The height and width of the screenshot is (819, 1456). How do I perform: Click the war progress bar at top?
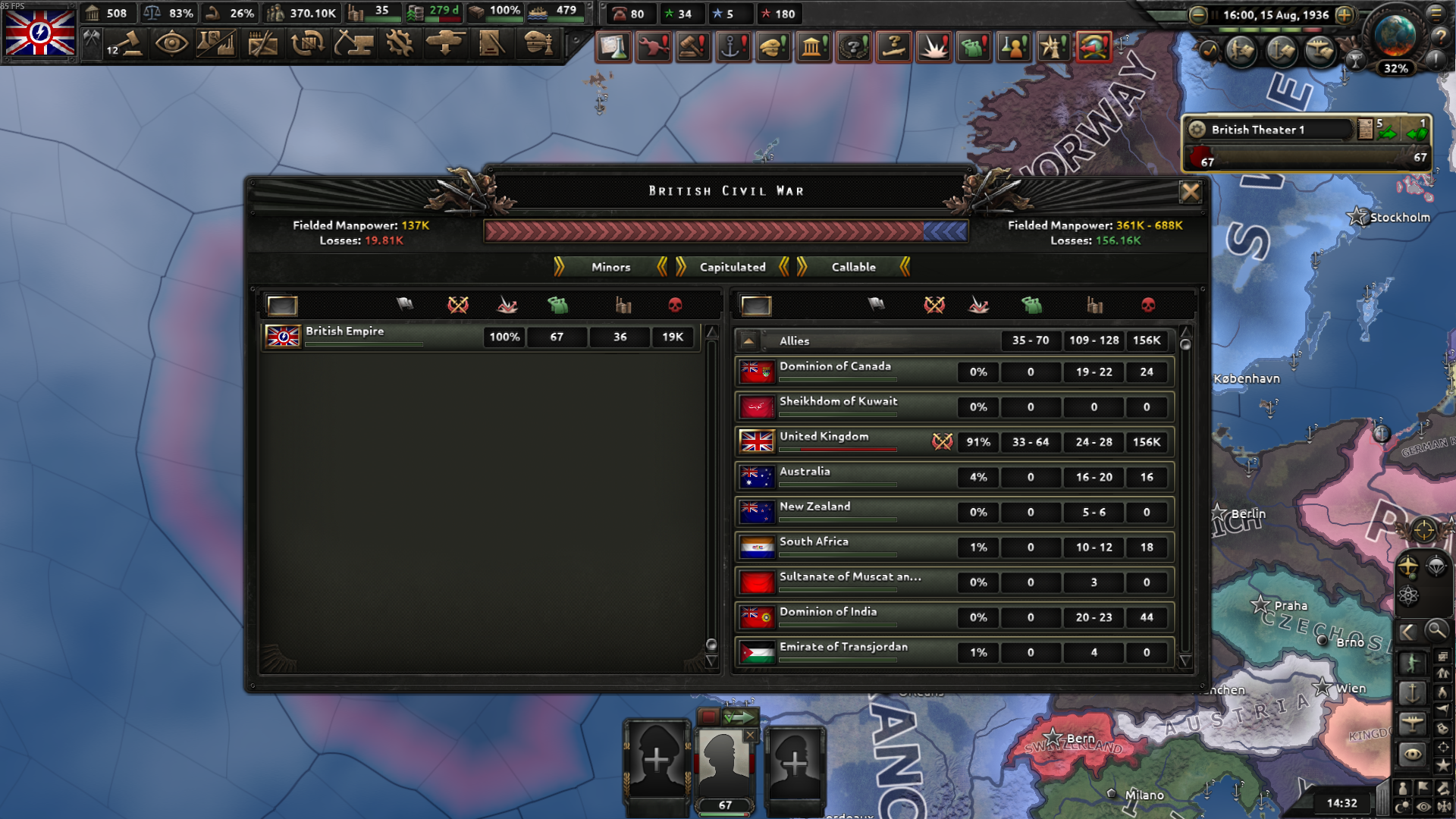point(724,233)
